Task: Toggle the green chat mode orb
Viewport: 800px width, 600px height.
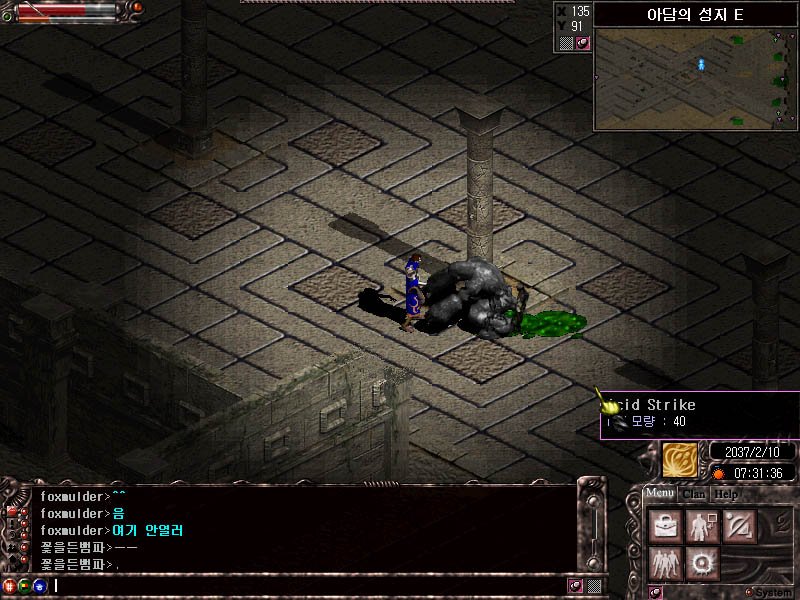Action: point(25,585)
